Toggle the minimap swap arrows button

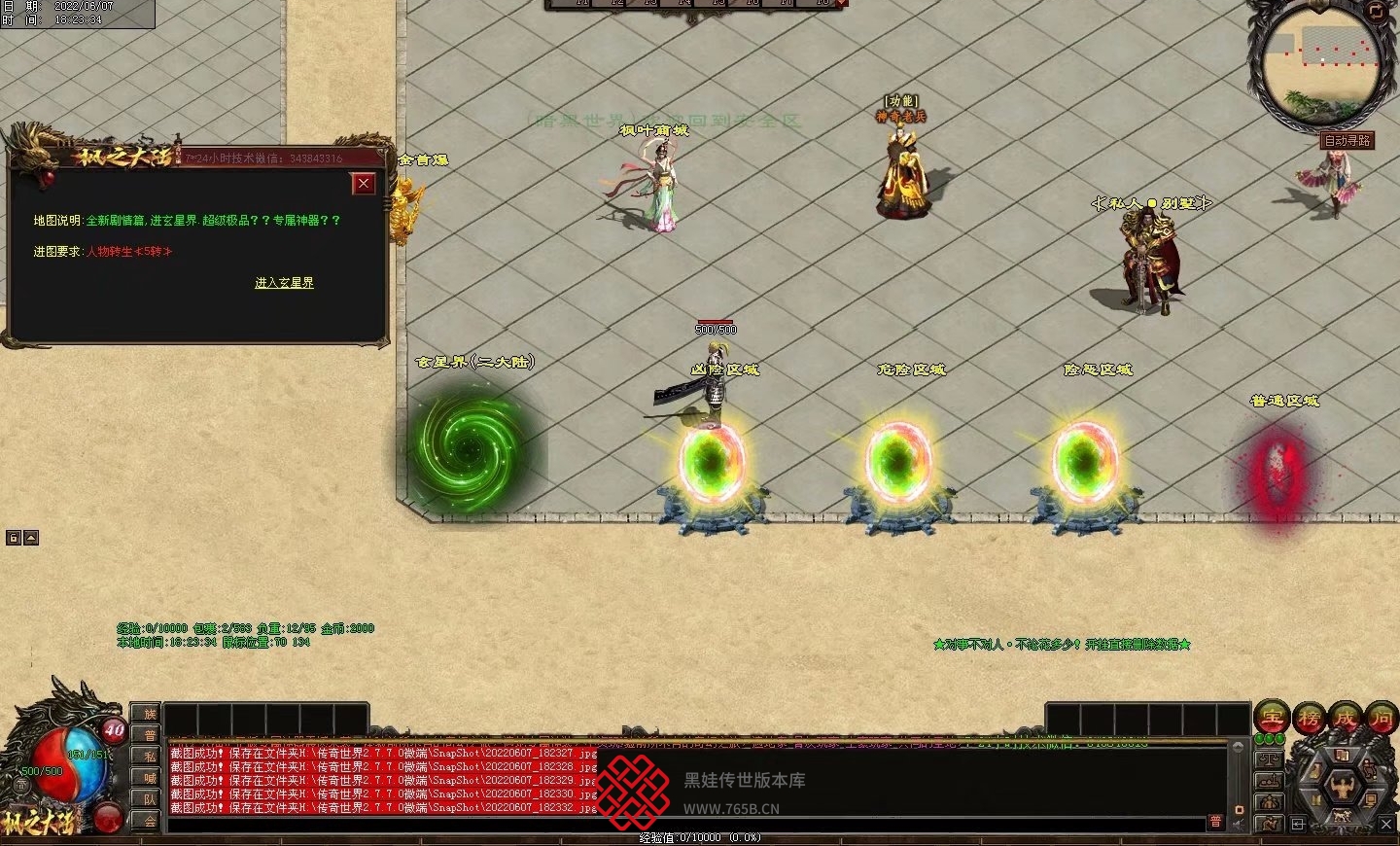tap(1377, 11)
